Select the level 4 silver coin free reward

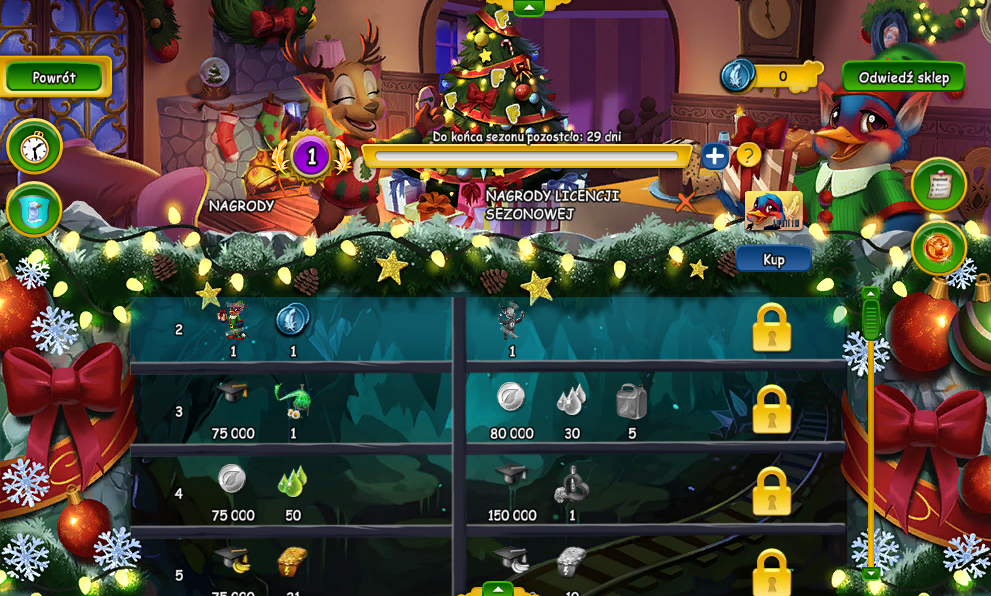tap(232, 479)
